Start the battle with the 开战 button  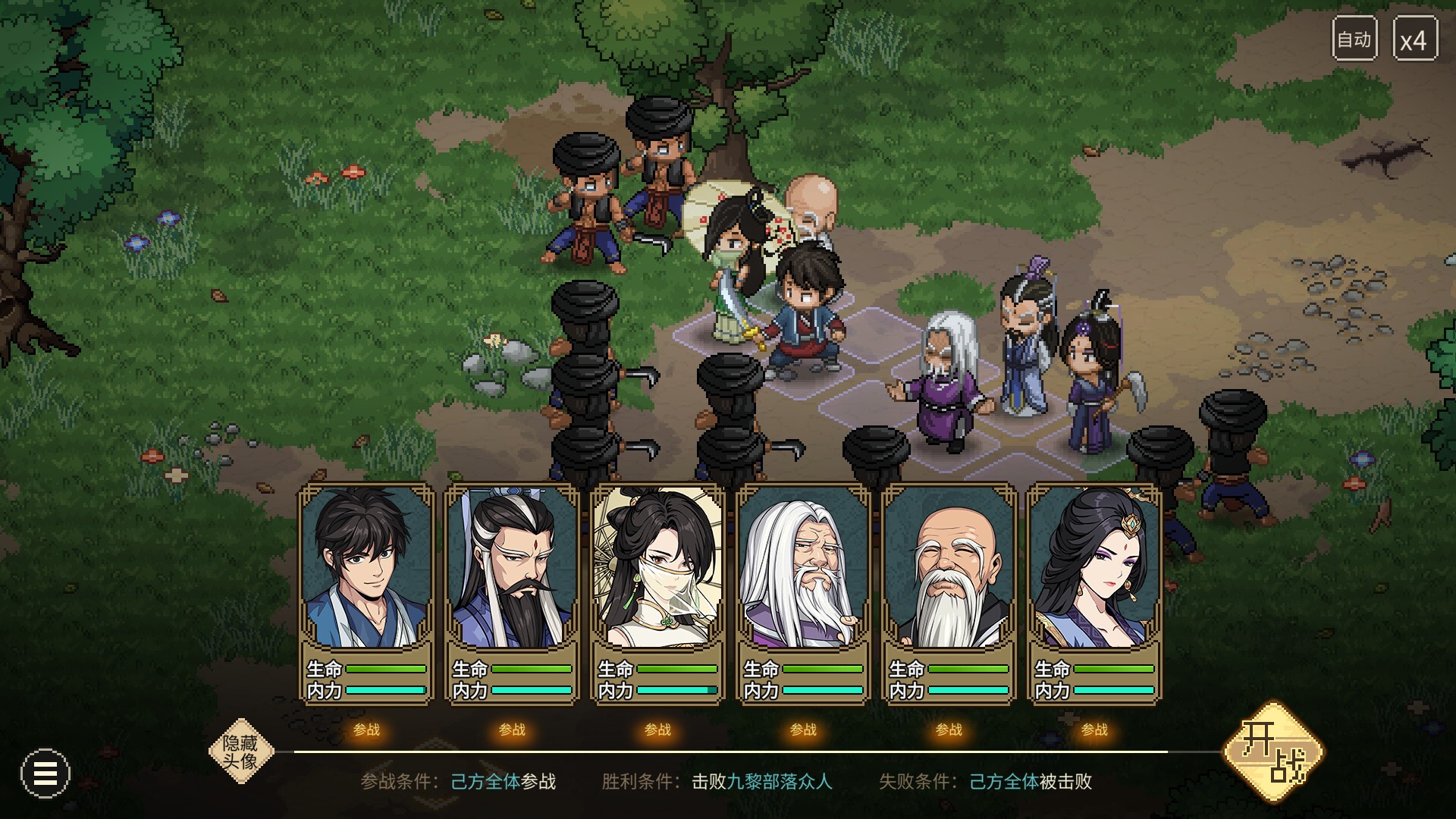coord(1275,752)
